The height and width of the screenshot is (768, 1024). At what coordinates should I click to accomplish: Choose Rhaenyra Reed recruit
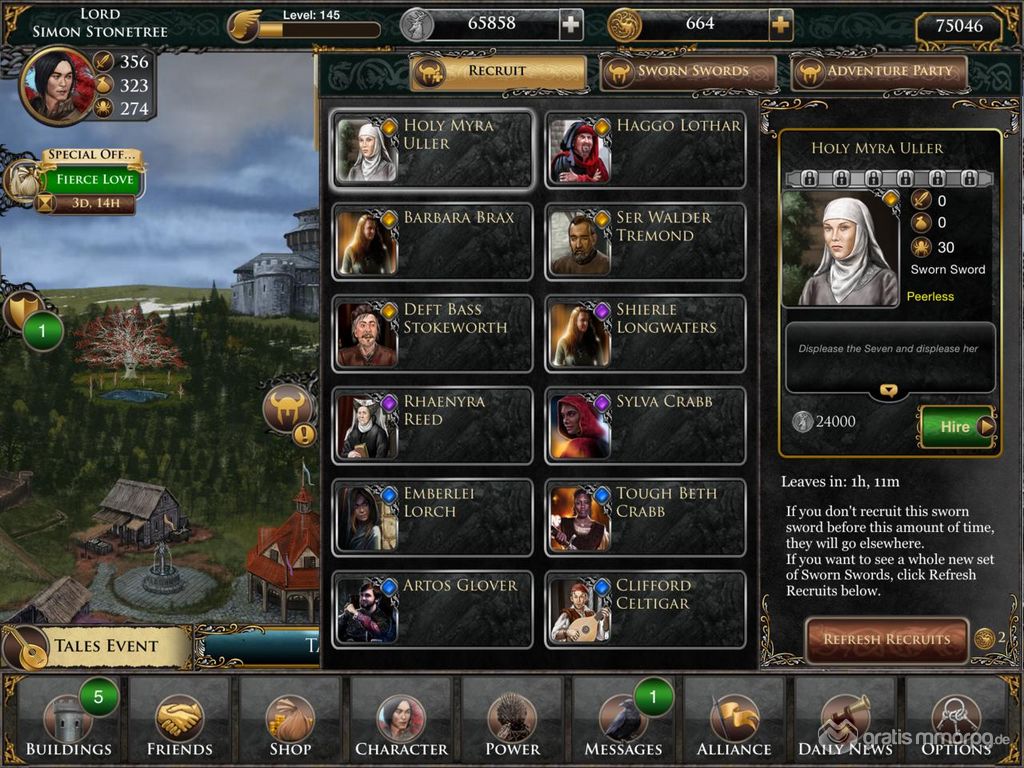tap(432, 427)
